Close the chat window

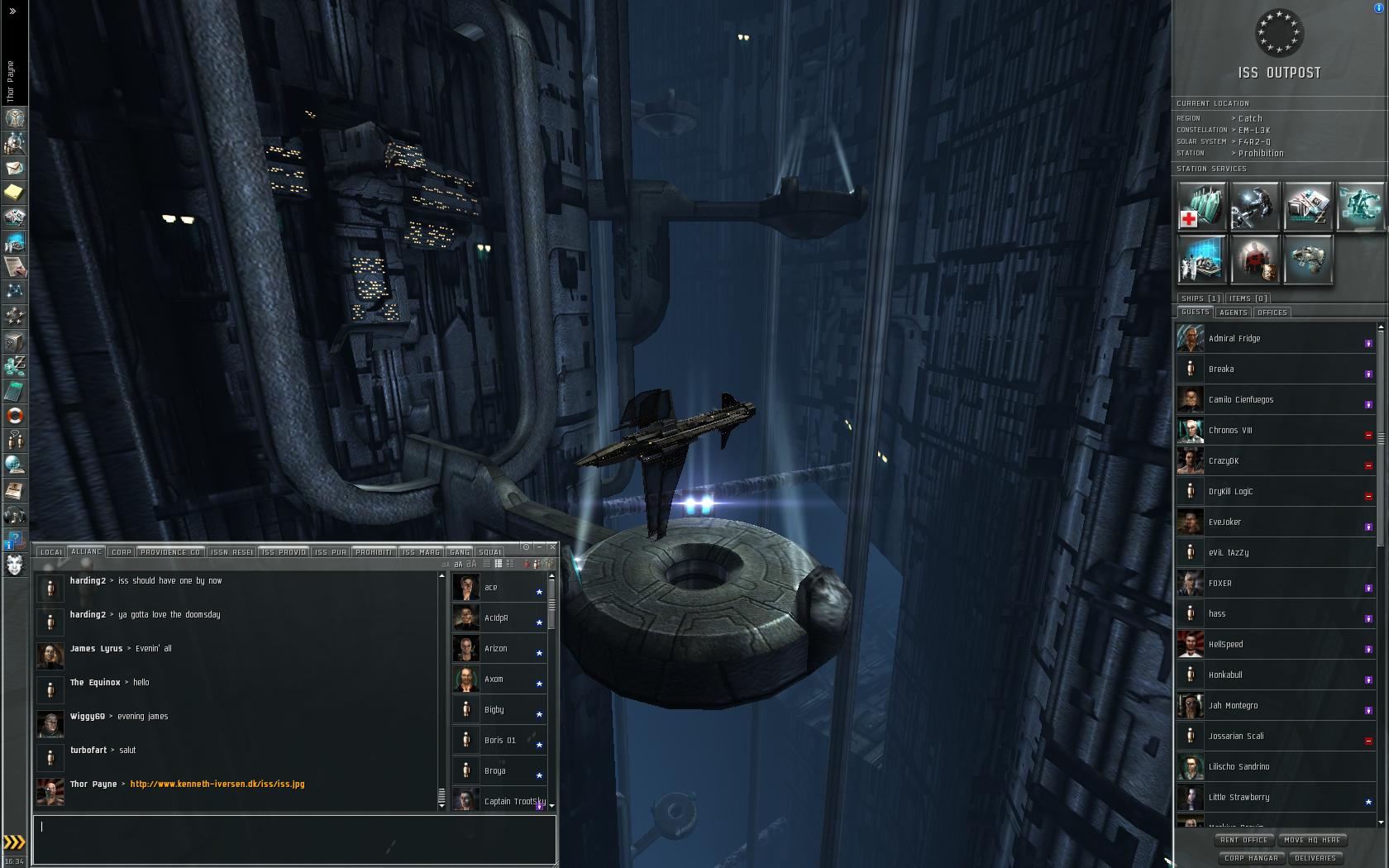[551, 547]
